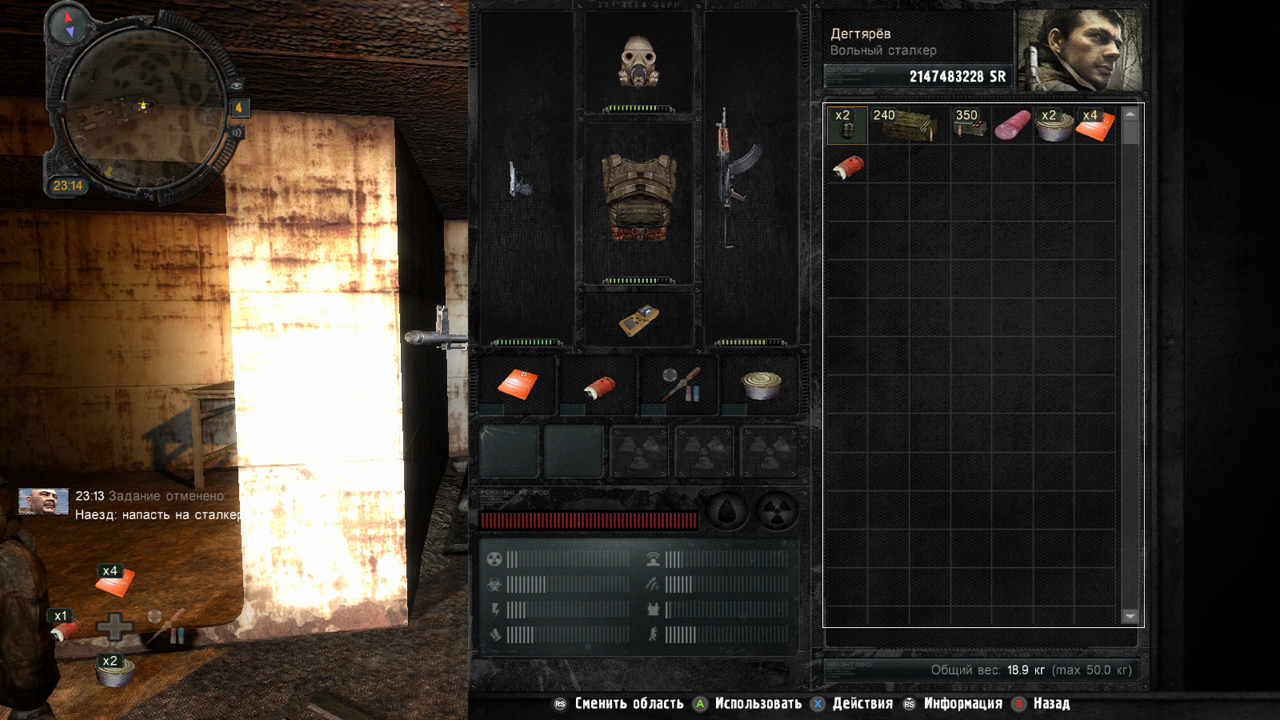
Task: Click the backpack scrollbar's up arrow
Action: point(1131,115)
